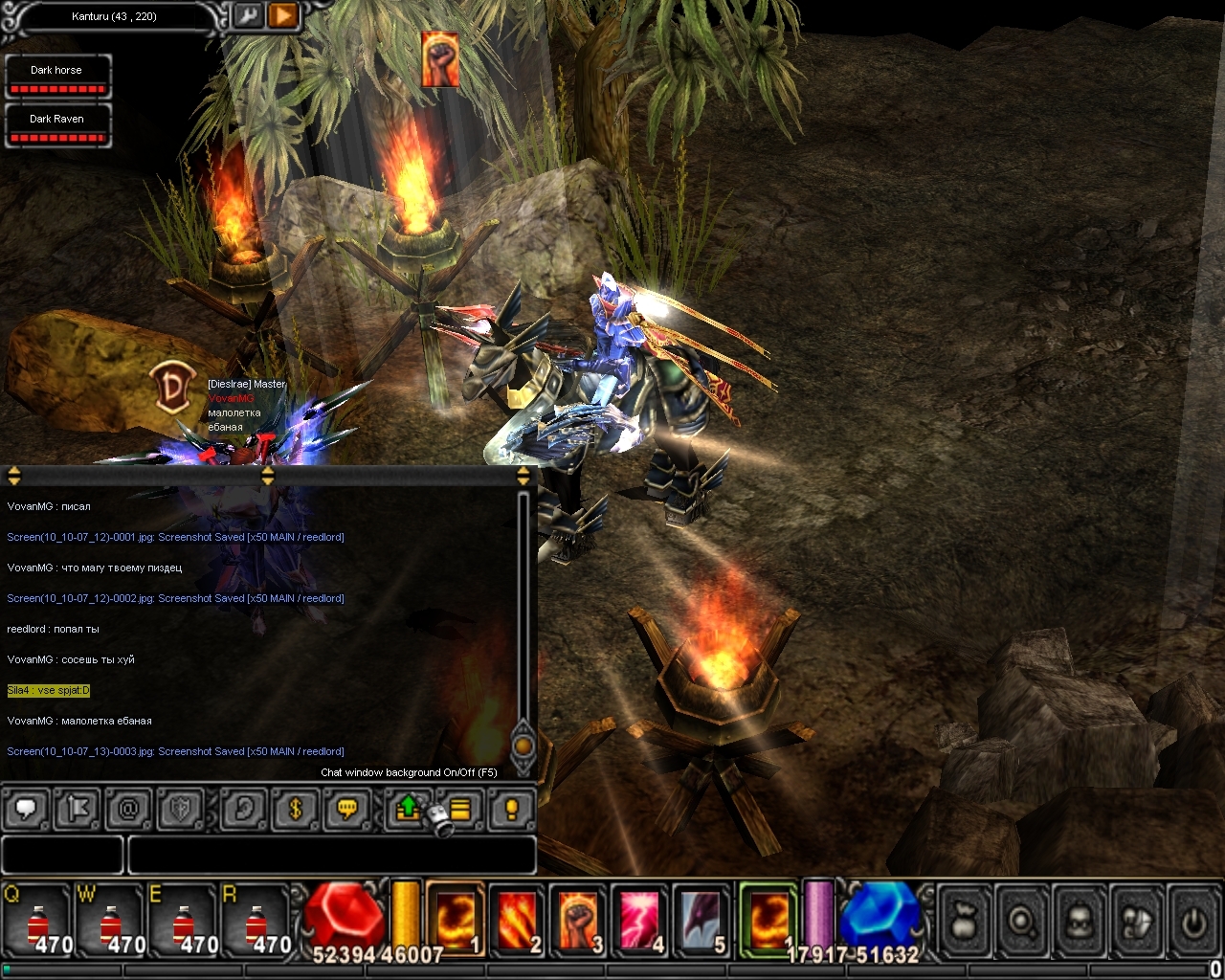
Task: Click the yellow dollar sign chat button
Action: tap(295, 810)
